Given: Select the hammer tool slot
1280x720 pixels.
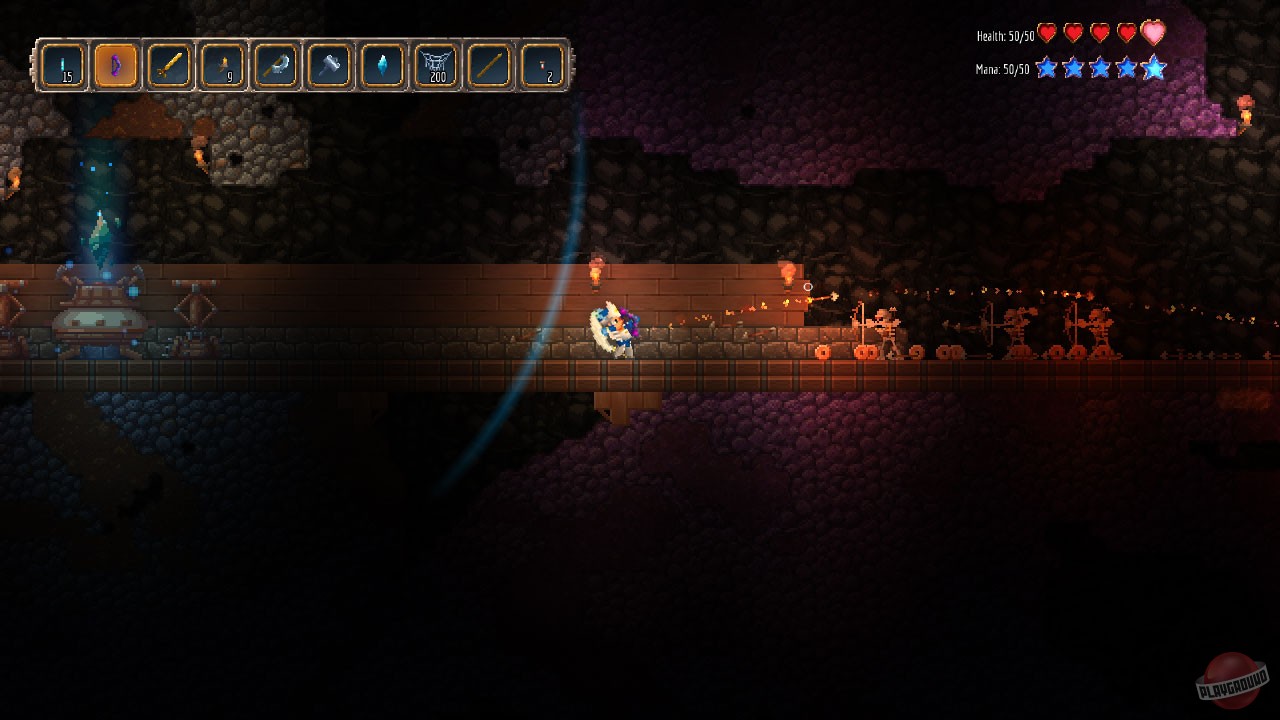Looking at the screenshot, I should (x=328, y=65).
